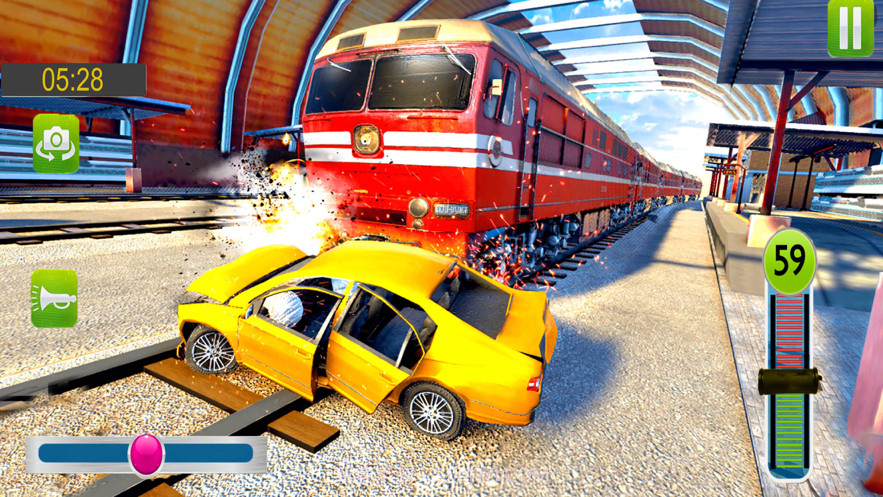Click the pink knob on the horizontal slider

tap(146, 454)
